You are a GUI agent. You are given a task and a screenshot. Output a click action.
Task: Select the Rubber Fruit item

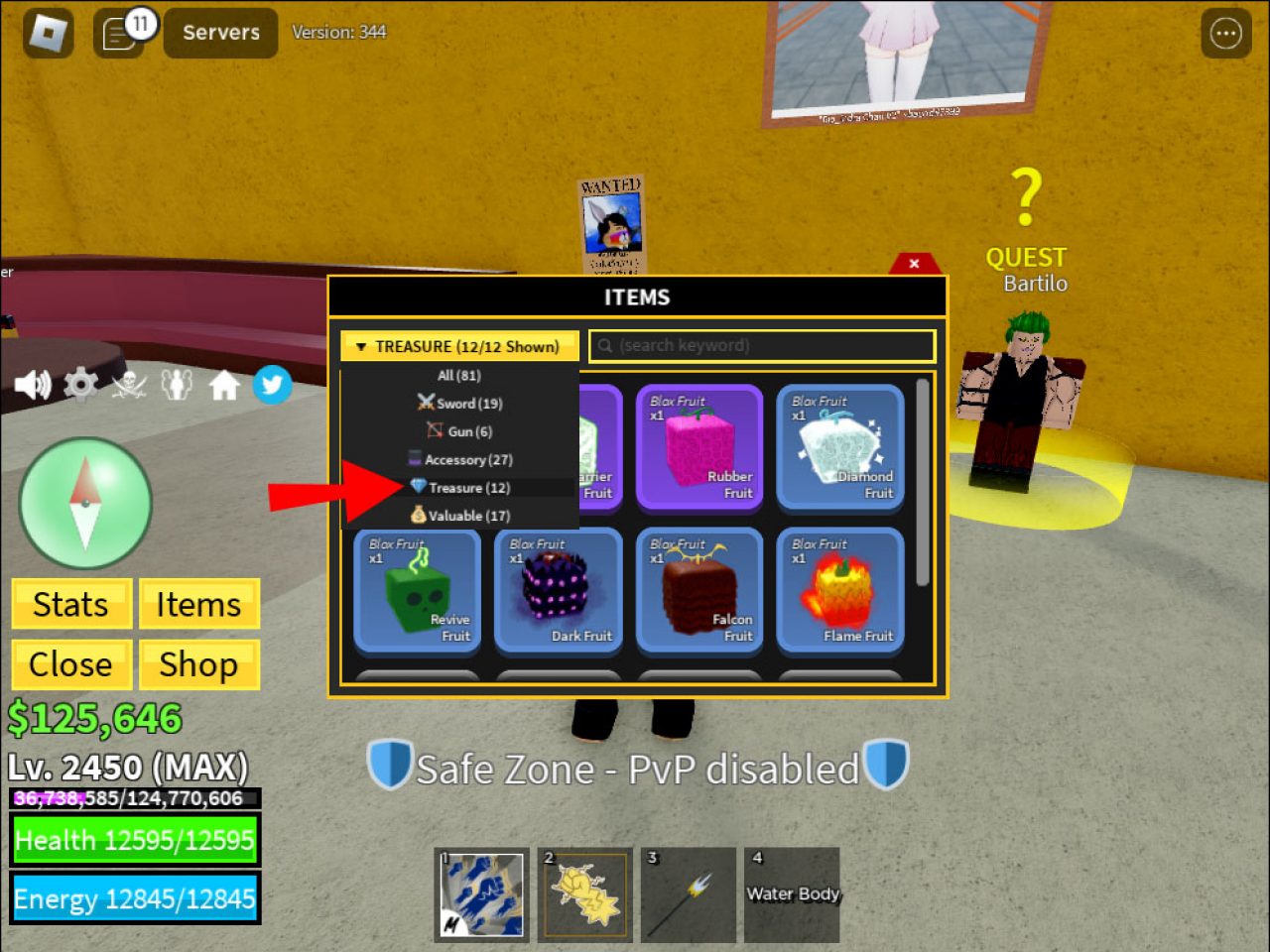click(x=699, y=448)
